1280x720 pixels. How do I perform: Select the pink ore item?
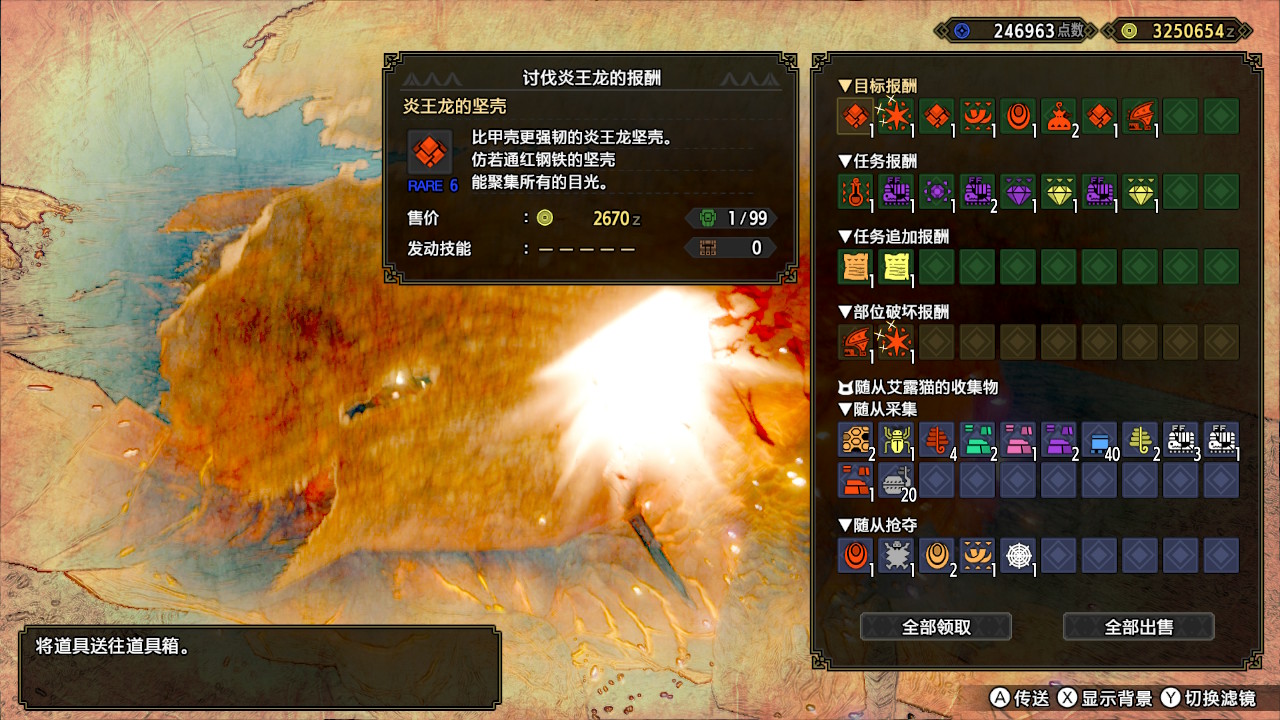coord(1019,439)
